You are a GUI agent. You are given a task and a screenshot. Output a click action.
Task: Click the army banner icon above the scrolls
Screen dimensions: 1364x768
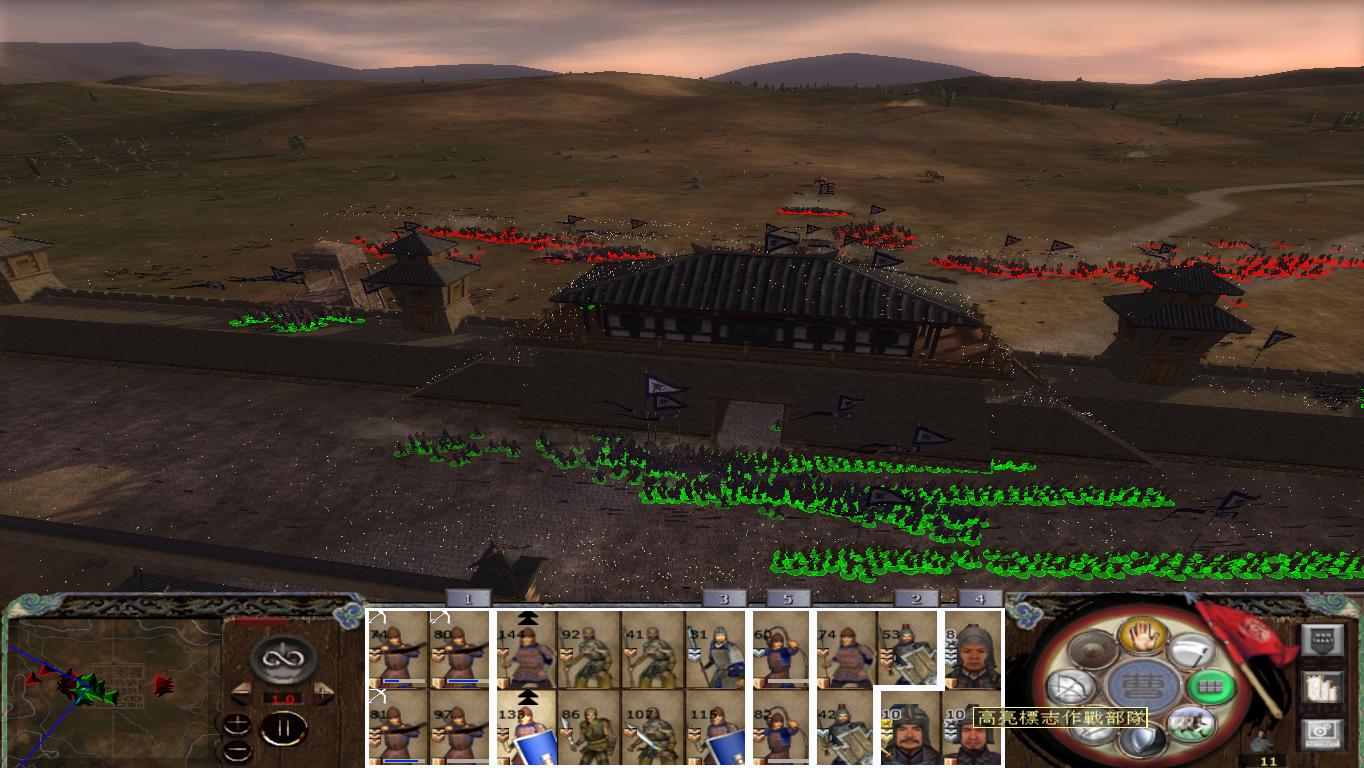[x=1322, y=639]
